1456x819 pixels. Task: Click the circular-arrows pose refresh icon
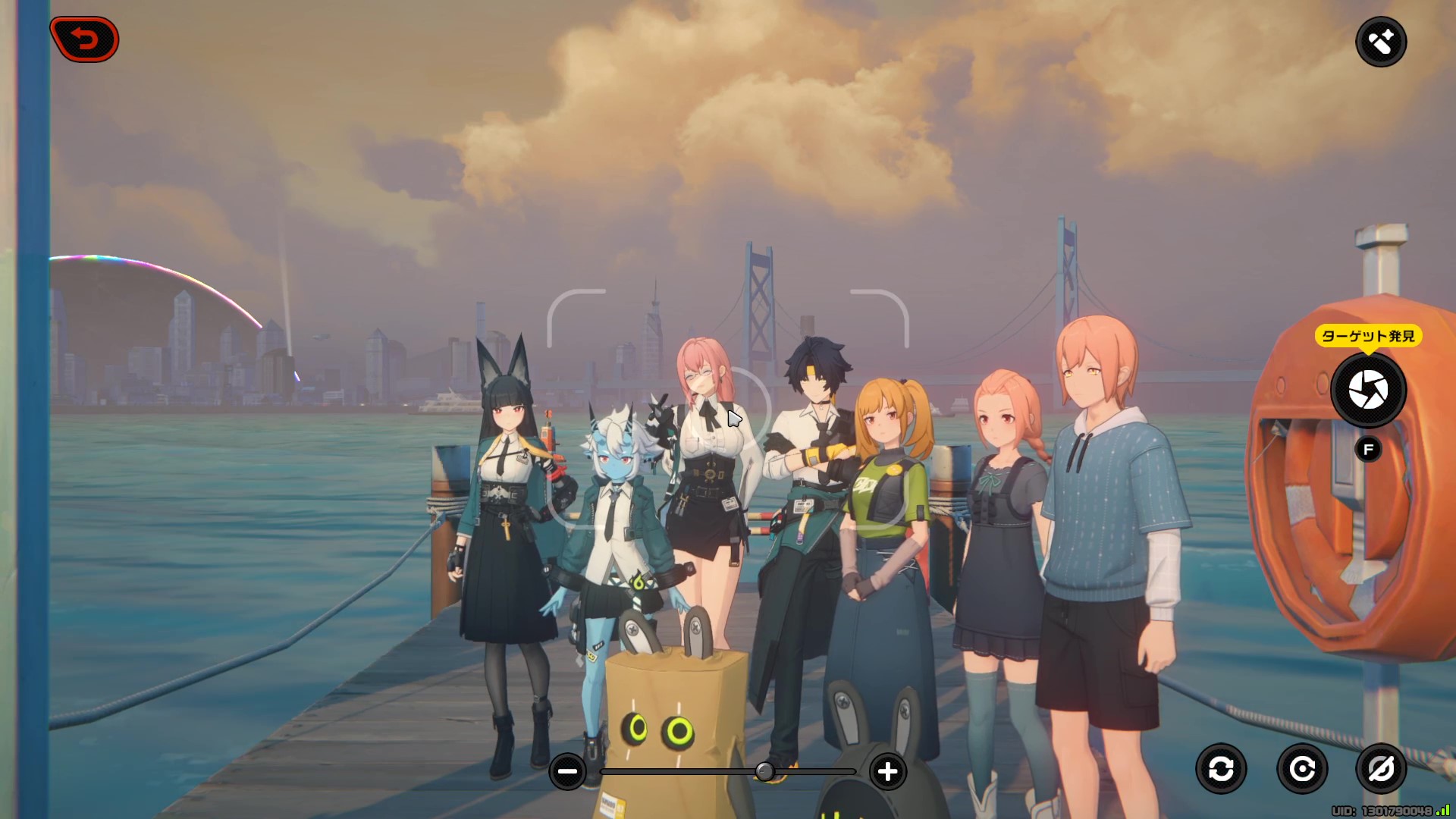click(x=1223, y=768)
